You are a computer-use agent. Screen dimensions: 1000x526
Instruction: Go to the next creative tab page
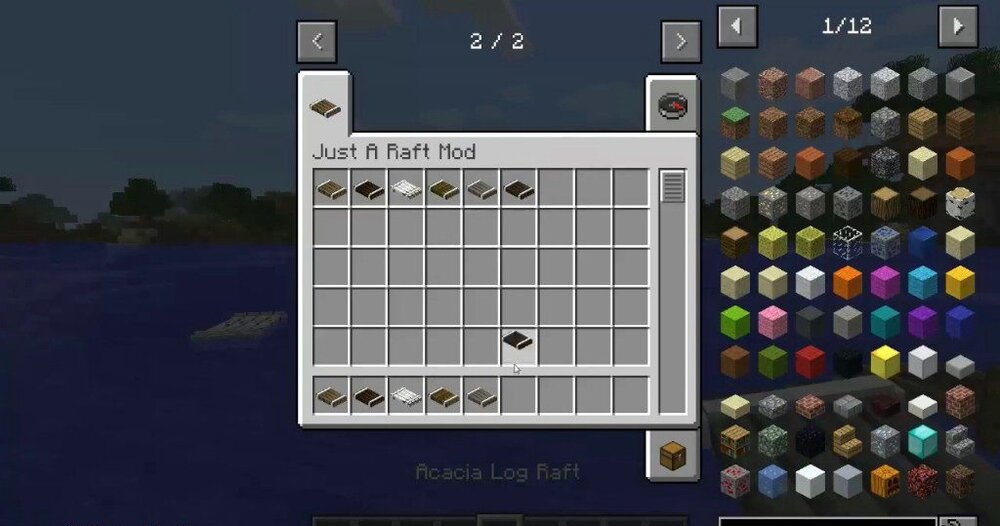(x=680, y=42)
